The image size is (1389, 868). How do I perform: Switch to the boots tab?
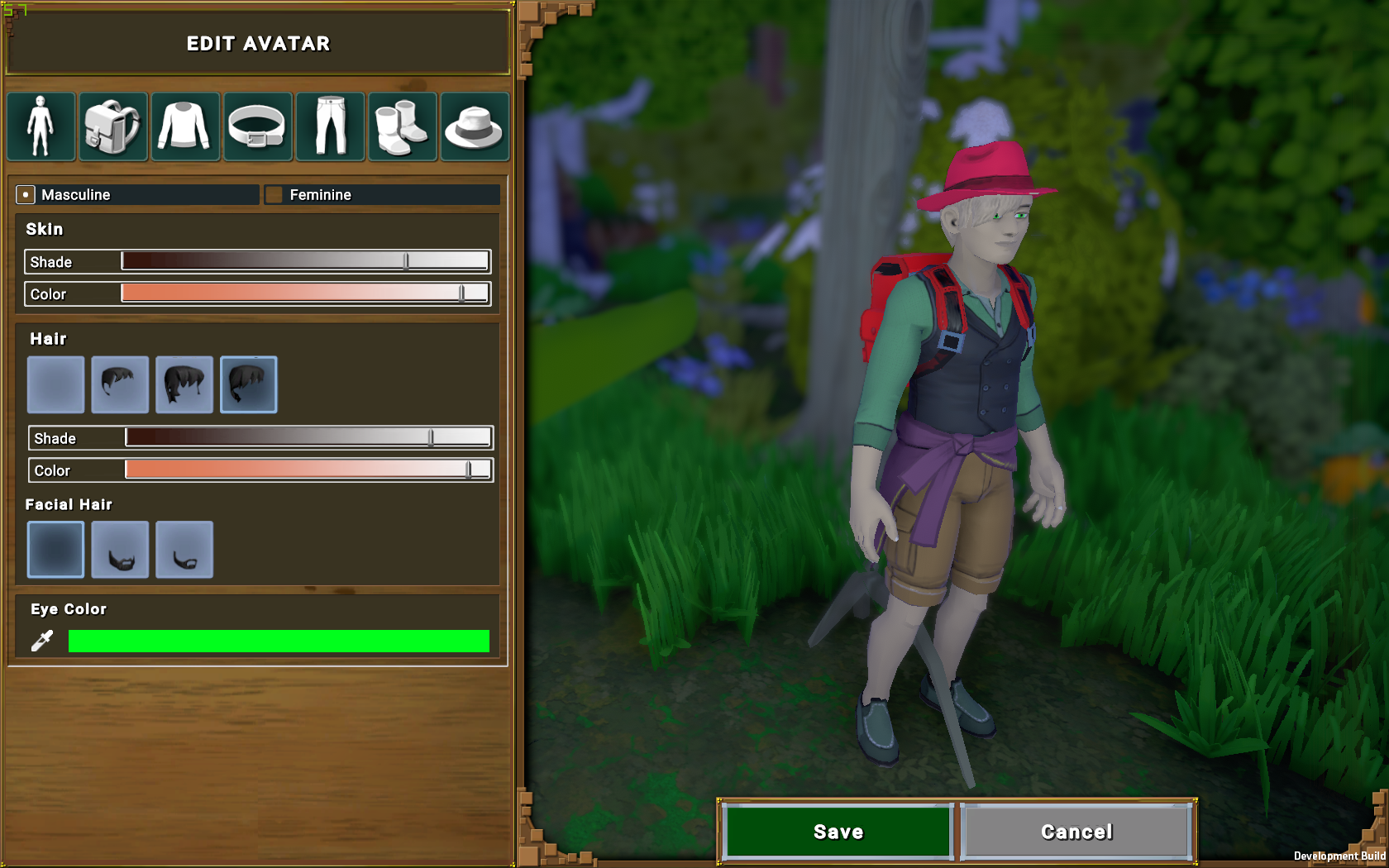(402, 126)
